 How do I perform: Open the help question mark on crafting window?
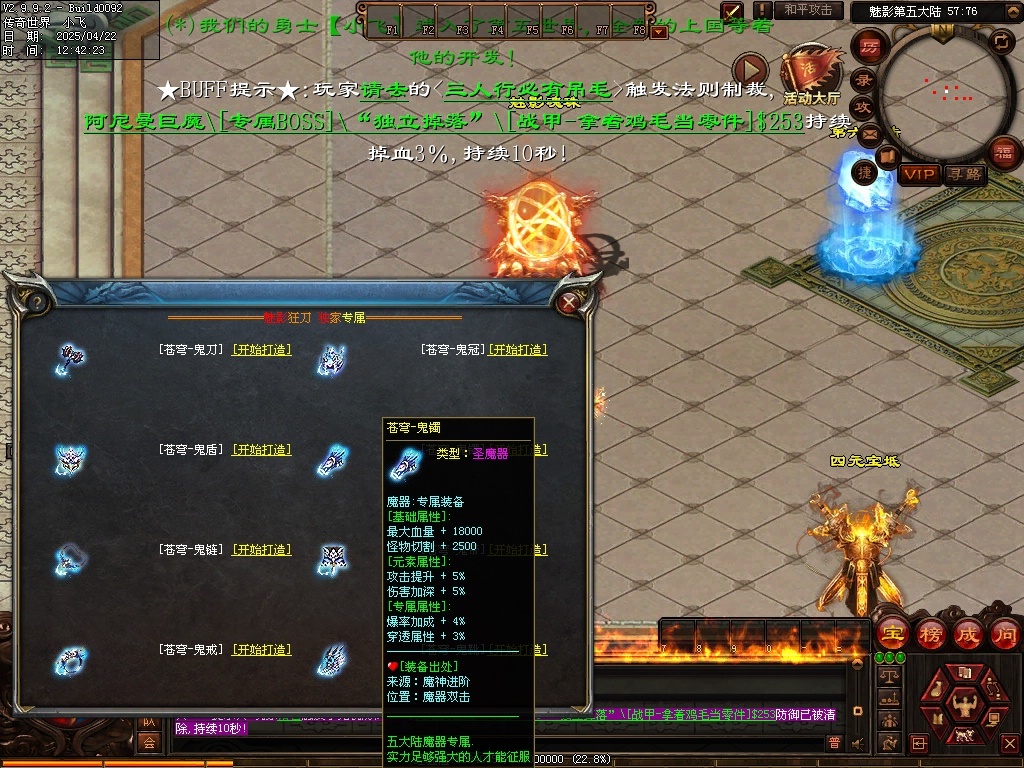coord(36,302)
